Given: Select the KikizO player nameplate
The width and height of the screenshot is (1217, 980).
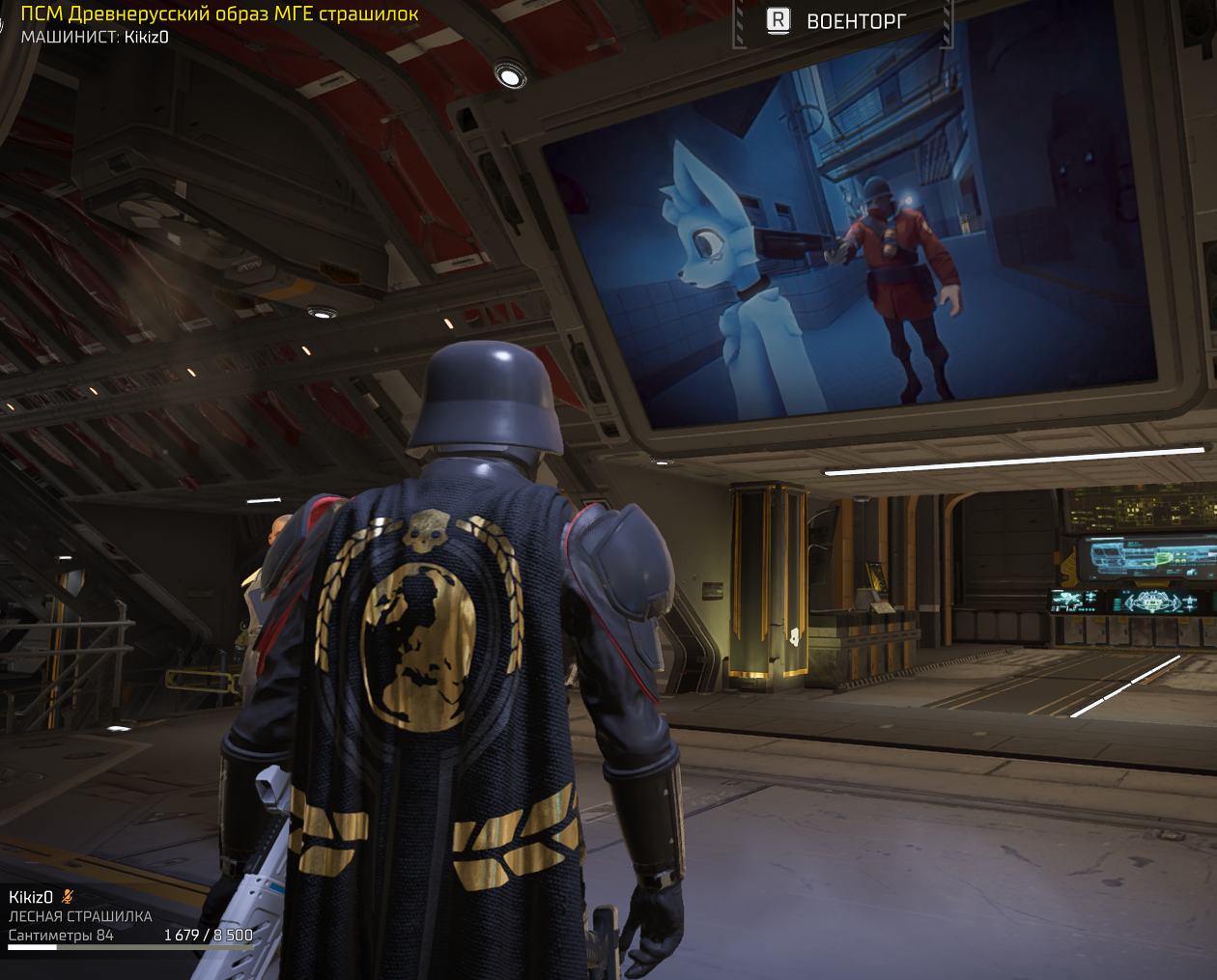Looking at the screenshot, I should tap(31, 897).
